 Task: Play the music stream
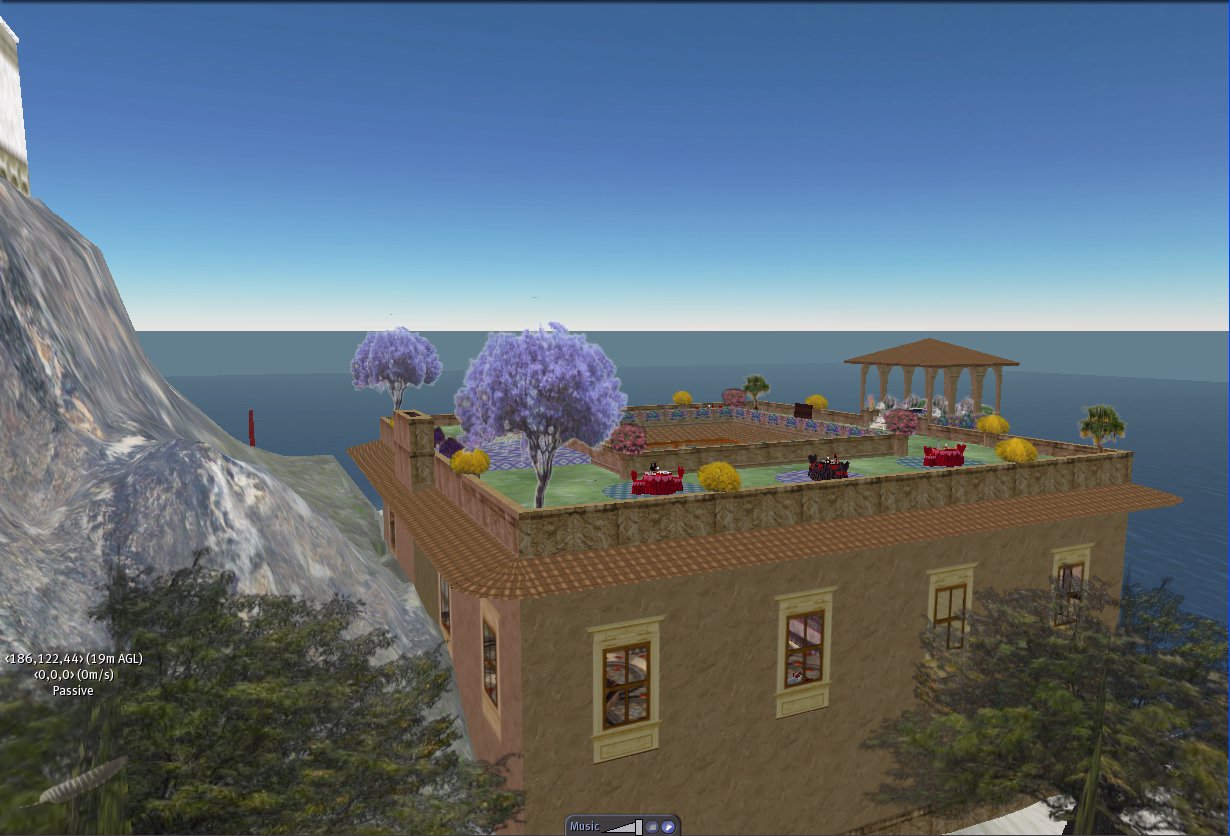[x=667, y=827]
